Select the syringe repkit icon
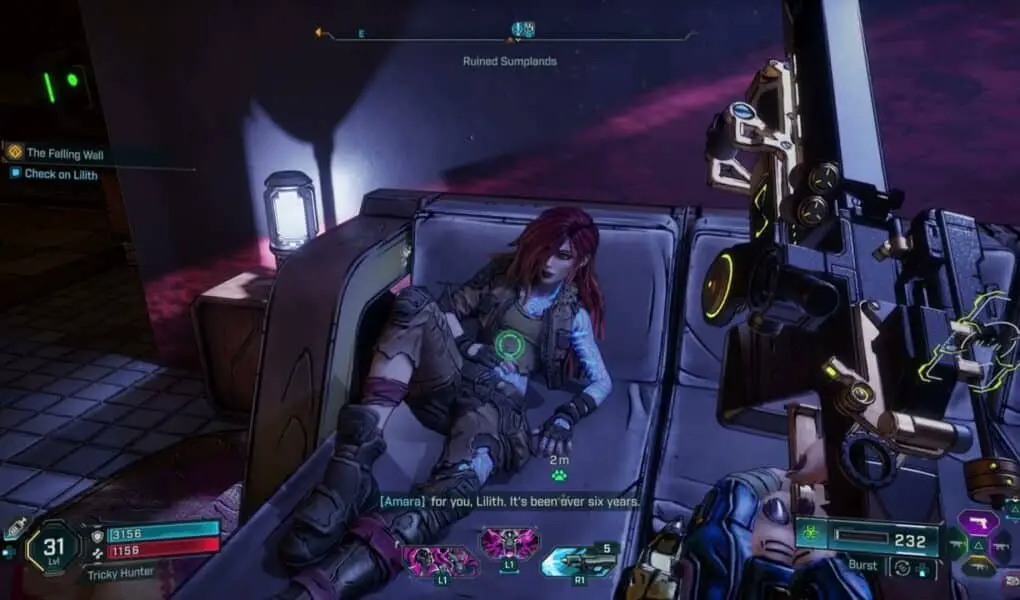The width and height of the screenshot is (1020, 600). click(x=14, y=528)
